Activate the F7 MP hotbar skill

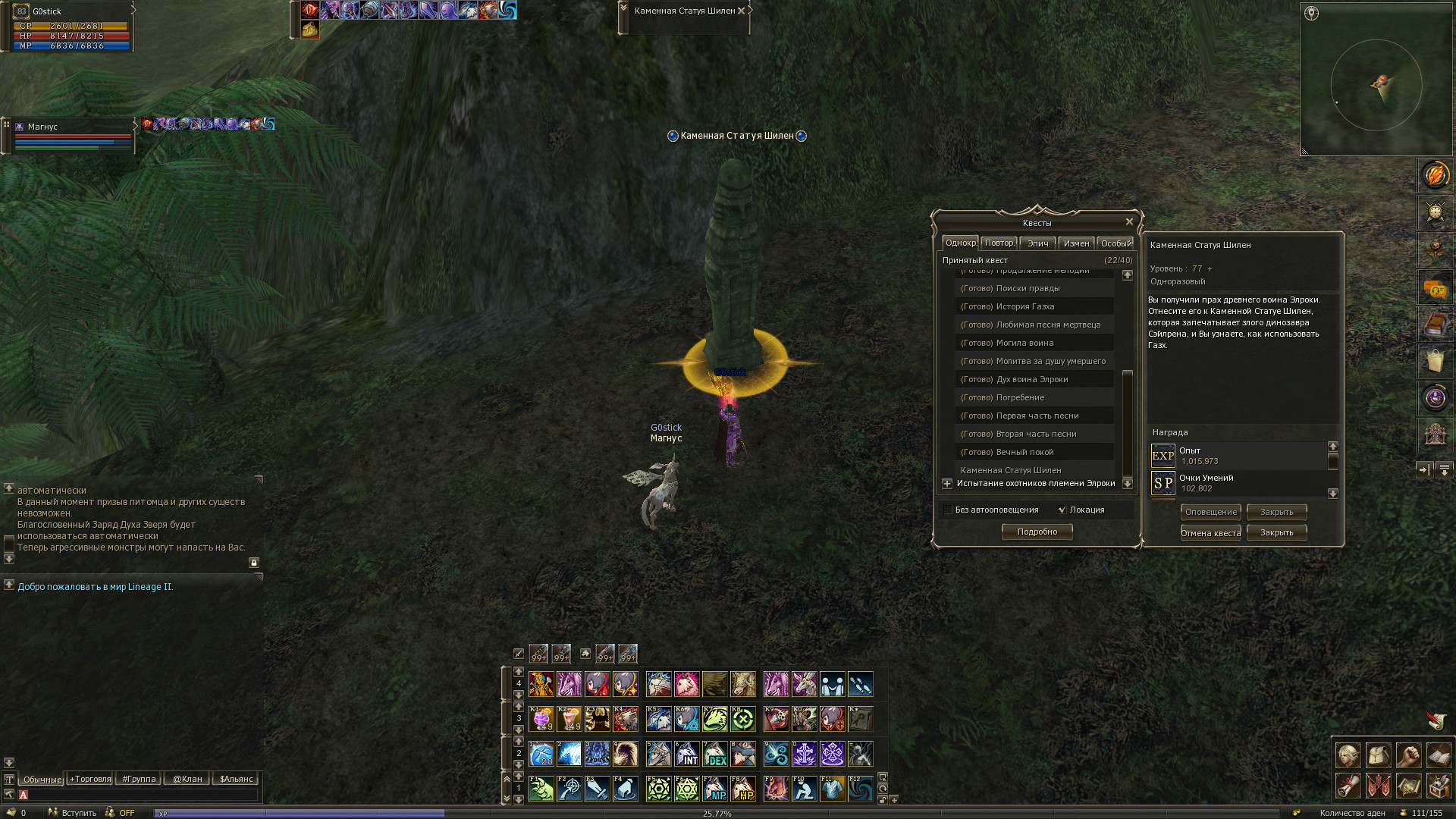tap(714, 789)
